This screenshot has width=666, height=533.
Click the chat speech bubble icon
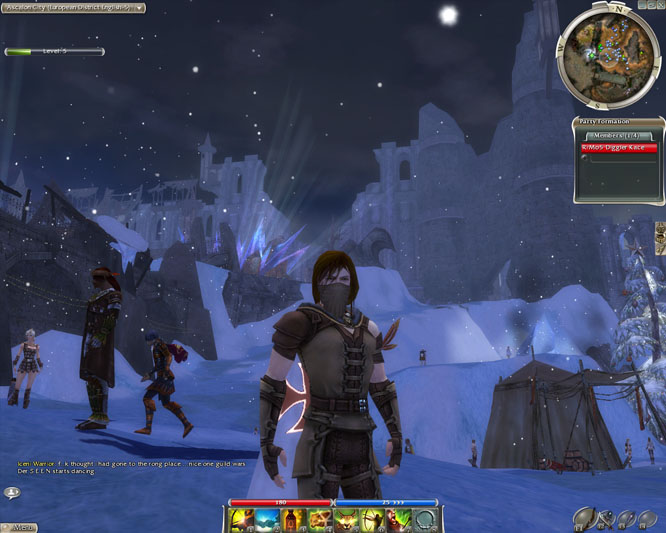click(x=12, y=492)
